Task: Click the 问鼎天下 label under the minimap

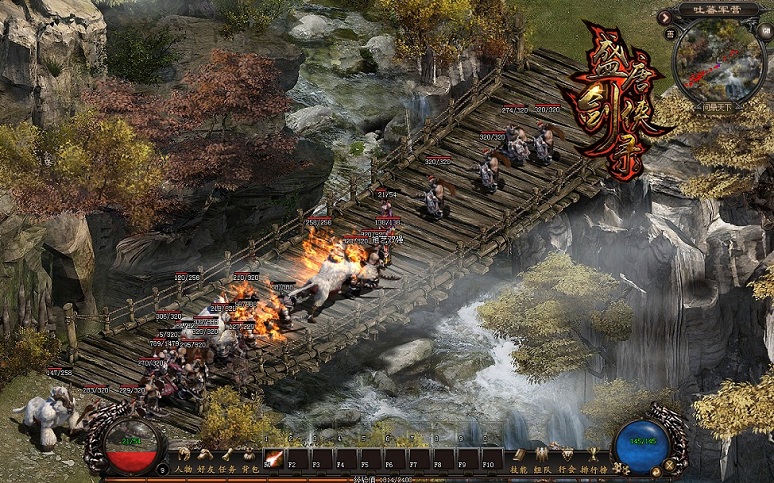Action: click(x=717, y=105)
